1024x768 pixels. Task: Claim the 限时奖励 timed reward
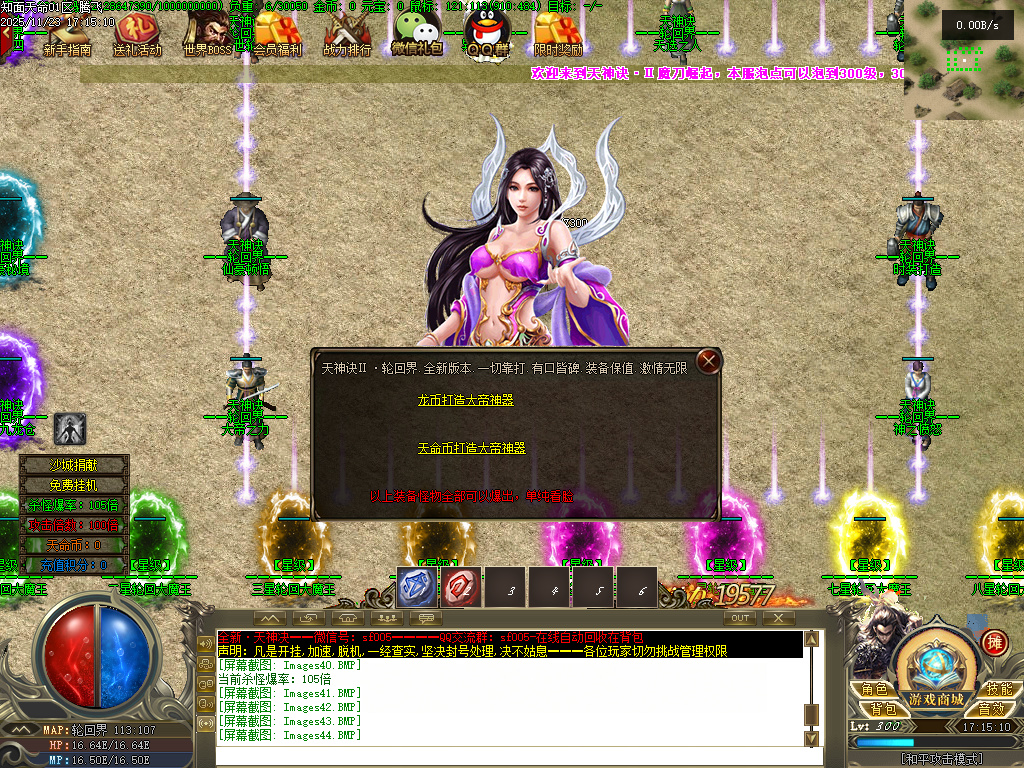tap(557, 35)
